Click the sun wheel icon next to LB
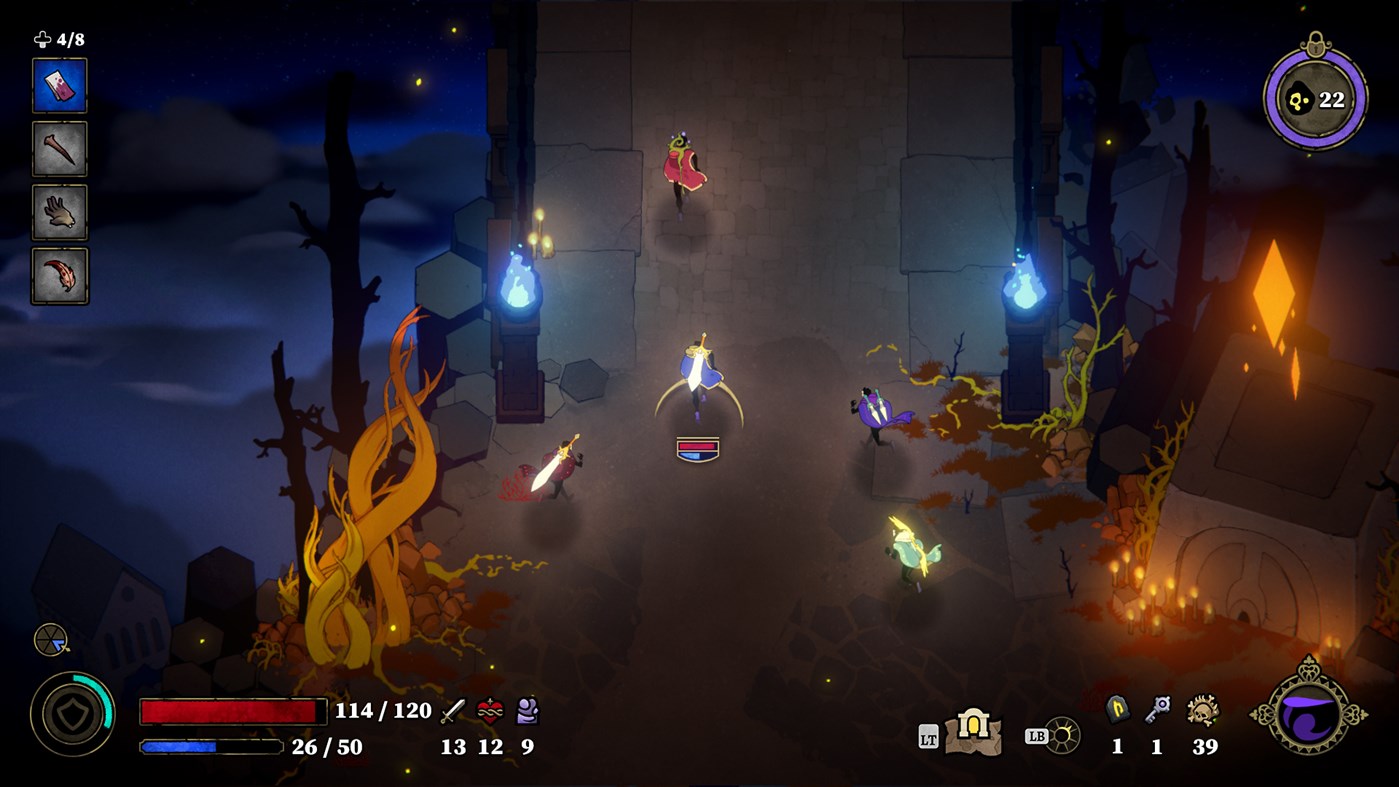1399x787 pixels. pos(1062,736)
